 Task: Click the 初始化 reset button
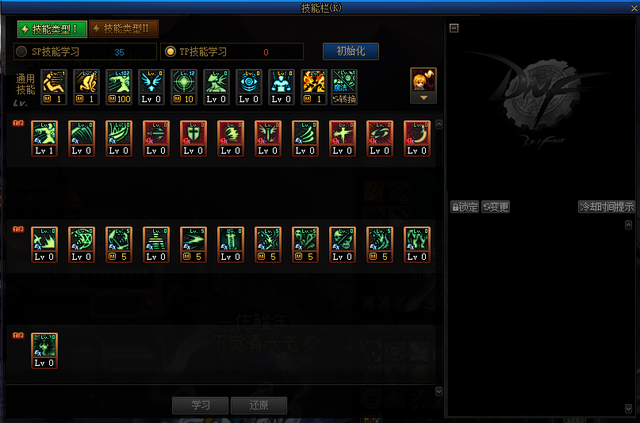coord(350,51)
